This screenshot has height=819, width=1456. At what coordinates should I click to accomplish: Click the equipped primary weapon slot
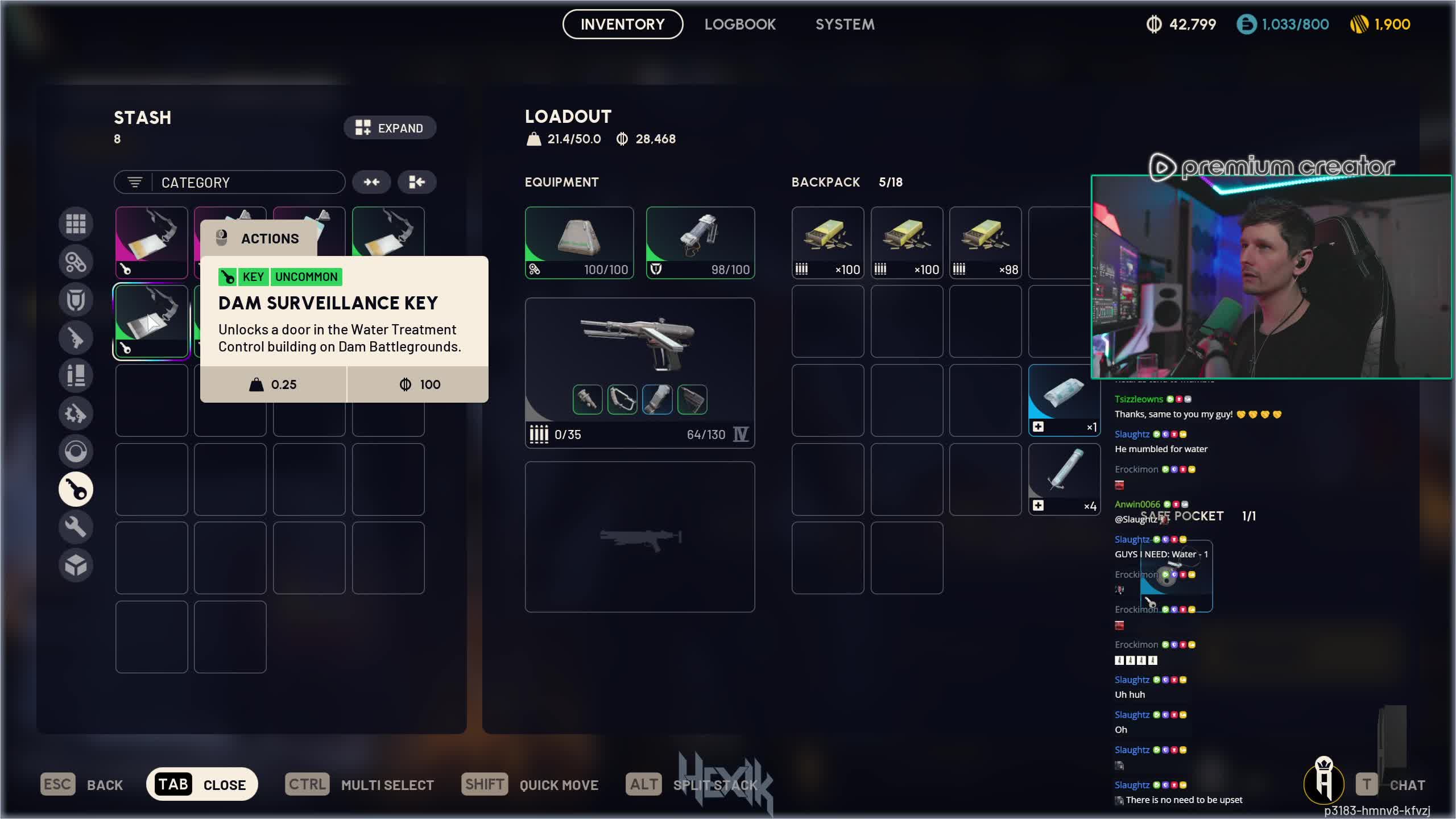coord(639,373)
